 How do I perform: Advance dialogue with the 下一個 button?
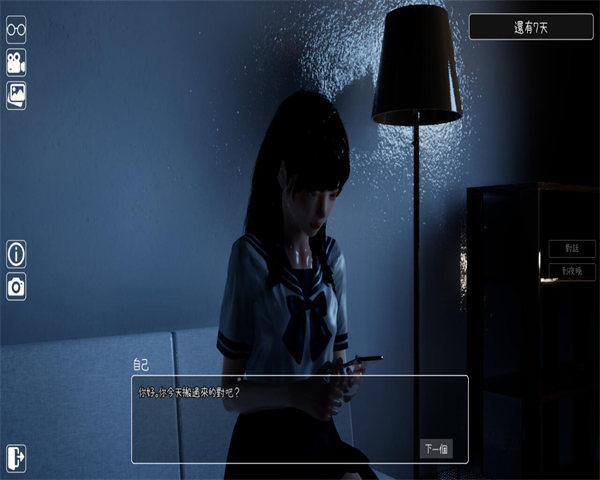coord(436,448)
